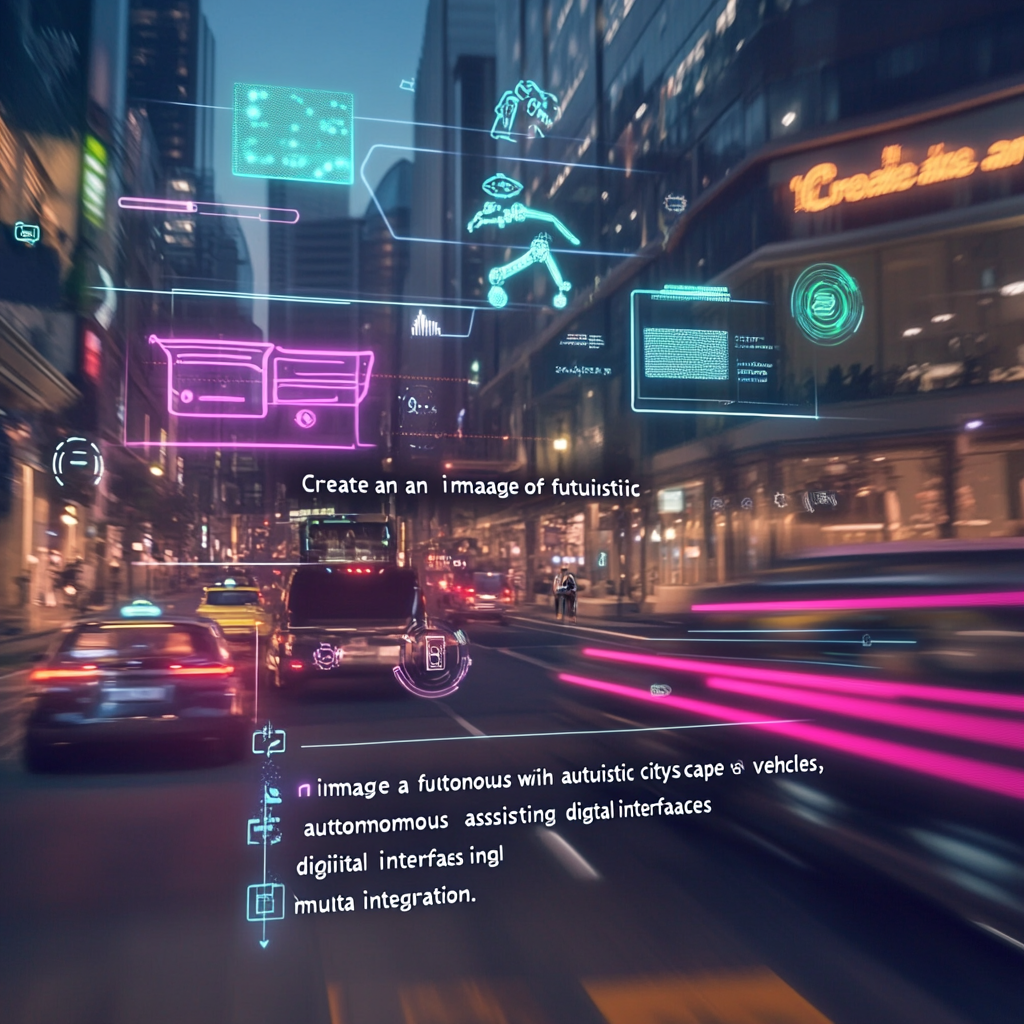Open the pink wallet-shaped holographic panel

(262, 389)
